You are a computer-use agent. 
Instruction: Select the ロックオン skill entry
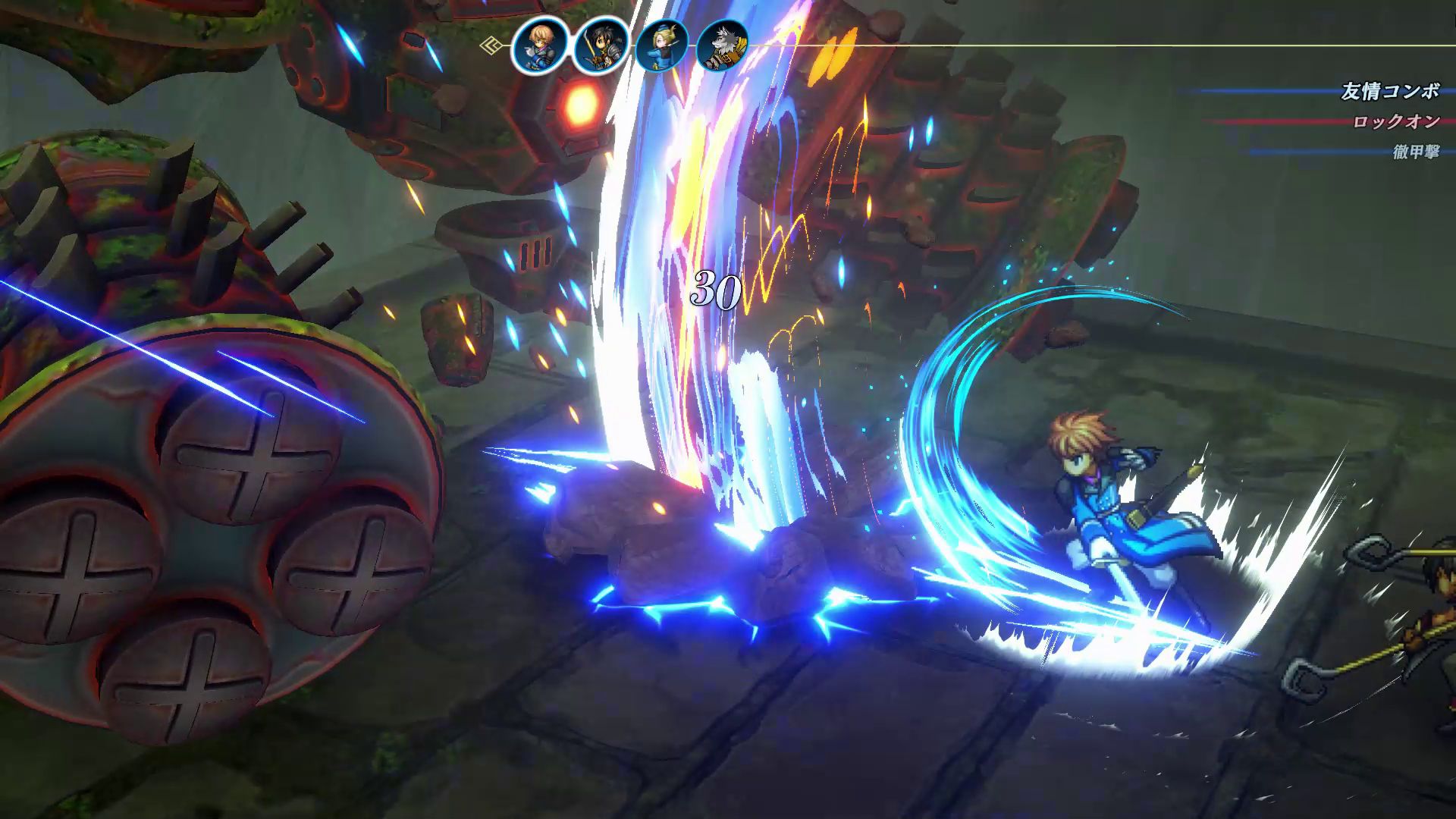click(x=1396, y=122)
